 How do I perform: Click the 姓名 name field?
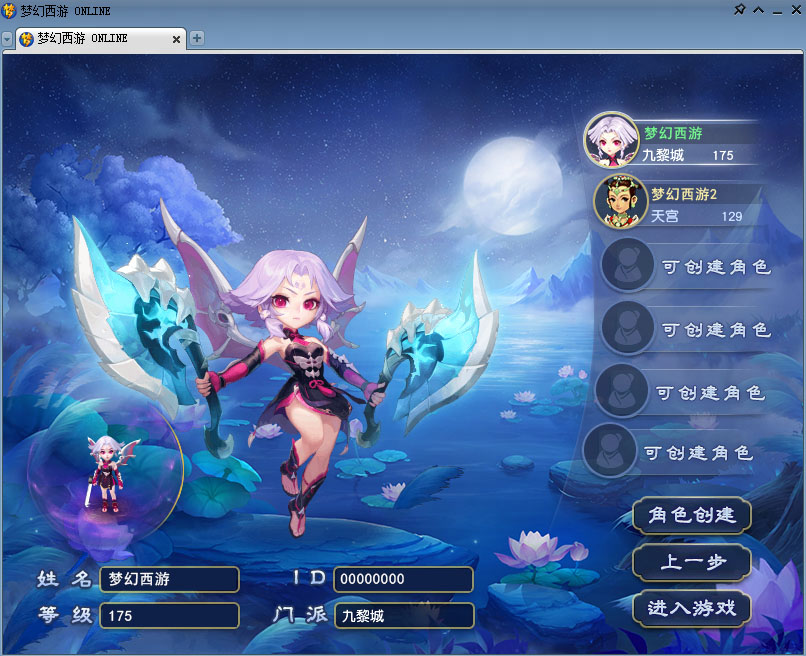[169, 579]
